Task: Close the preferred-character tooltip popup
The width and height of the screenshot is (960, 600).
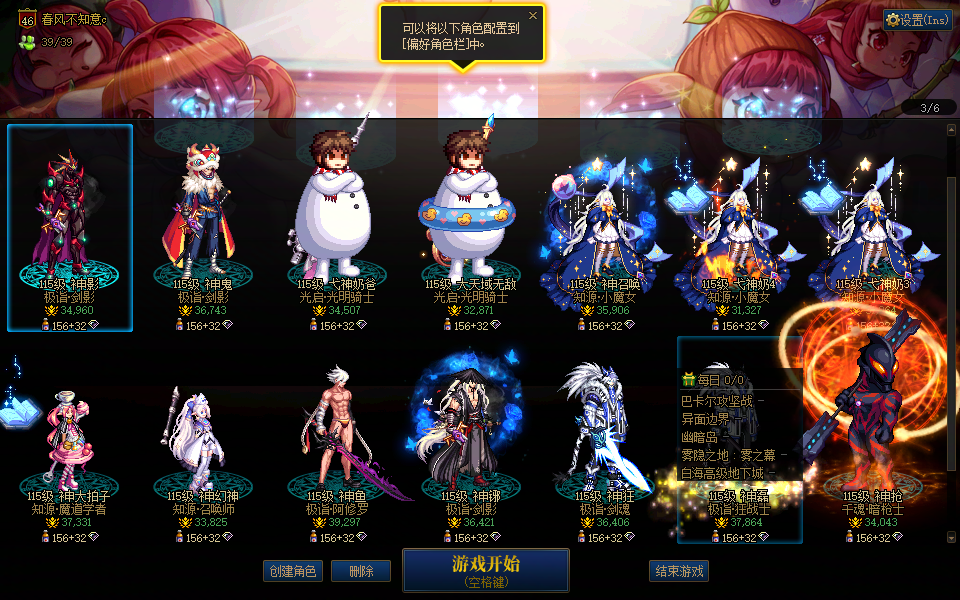Action: [x=532, y=16]
